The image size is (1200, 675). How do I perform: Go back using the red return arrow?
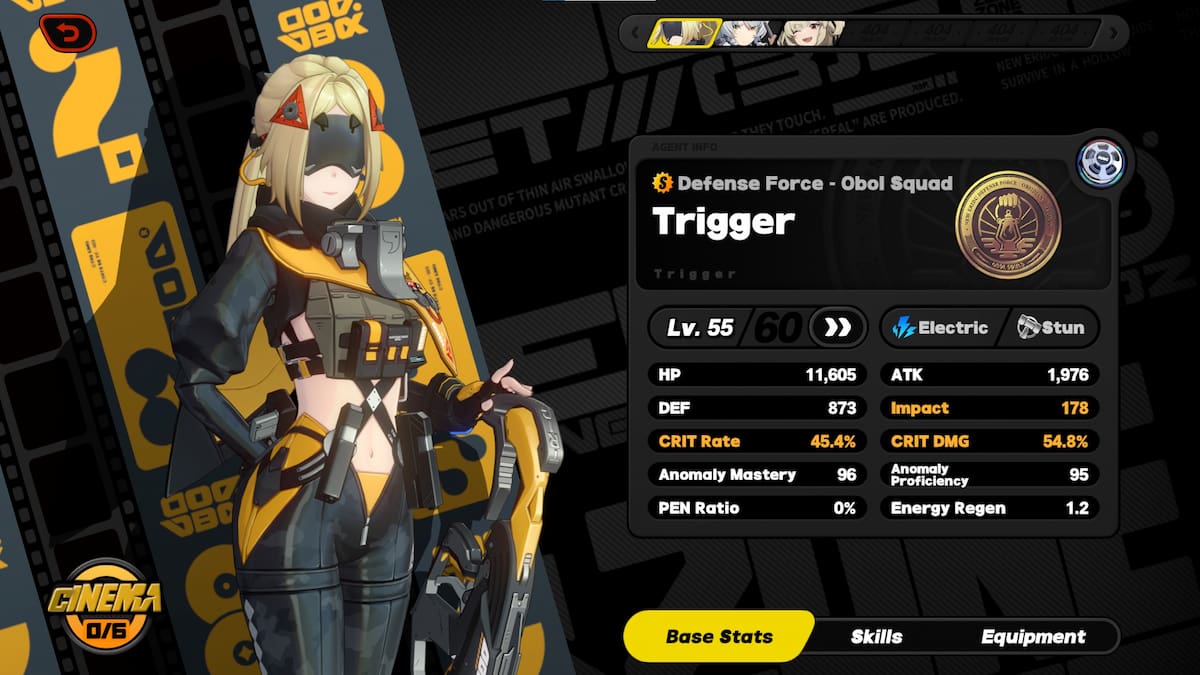68,34
